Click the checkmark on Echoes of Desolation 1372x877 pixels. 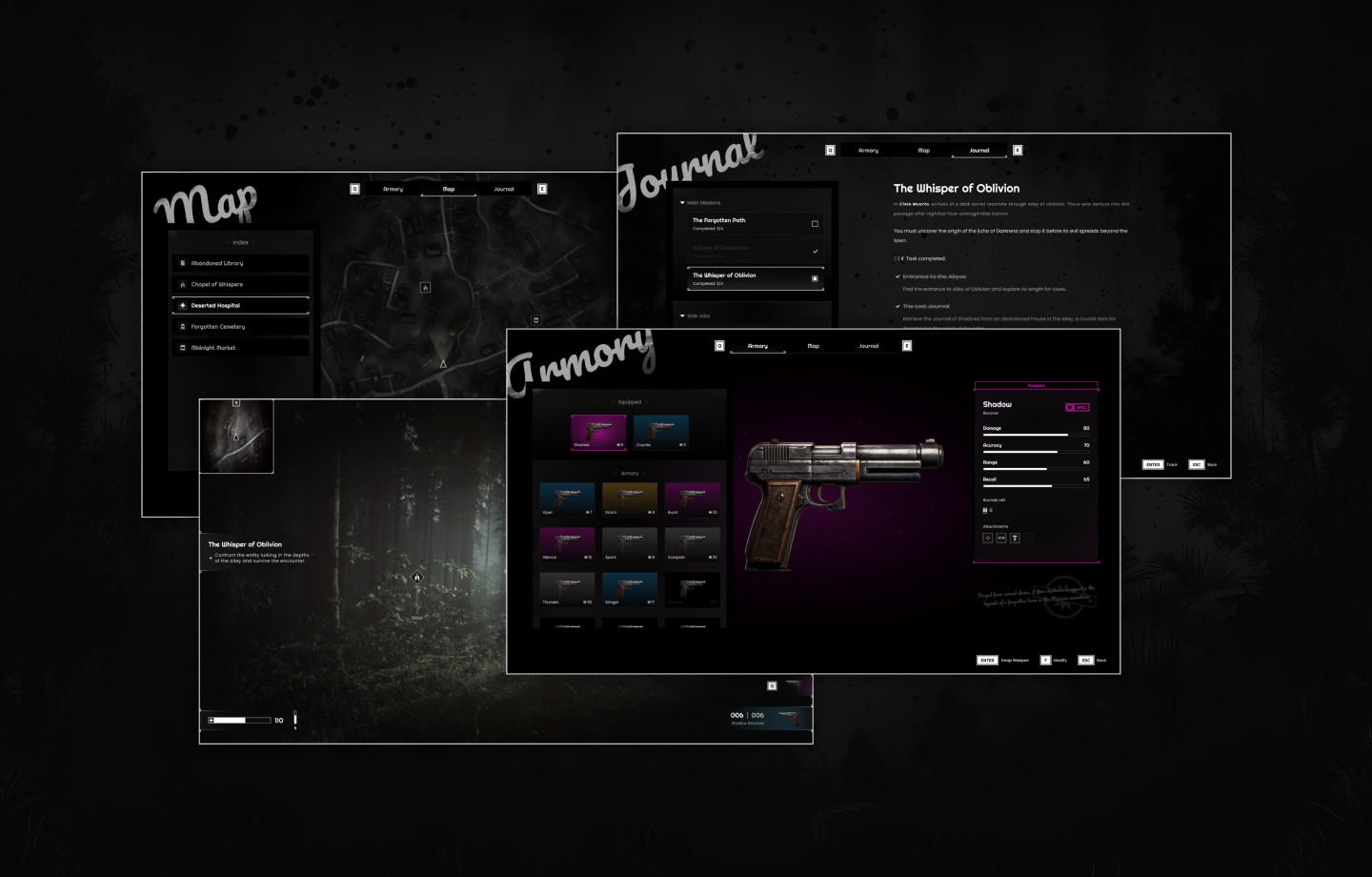(816, 251)
